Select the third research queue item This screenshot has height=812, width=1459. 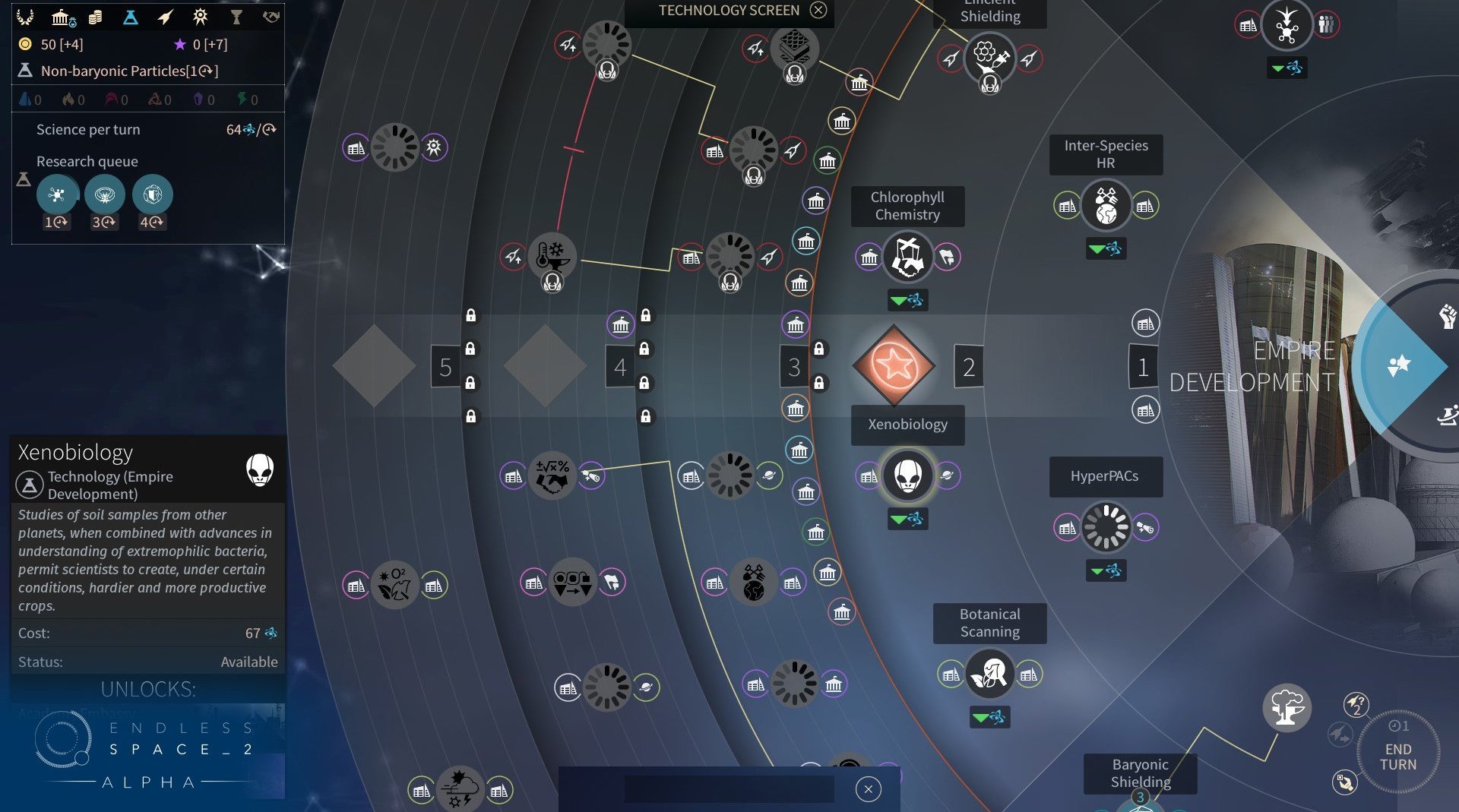pyautogui.click(x=152, y=195)
